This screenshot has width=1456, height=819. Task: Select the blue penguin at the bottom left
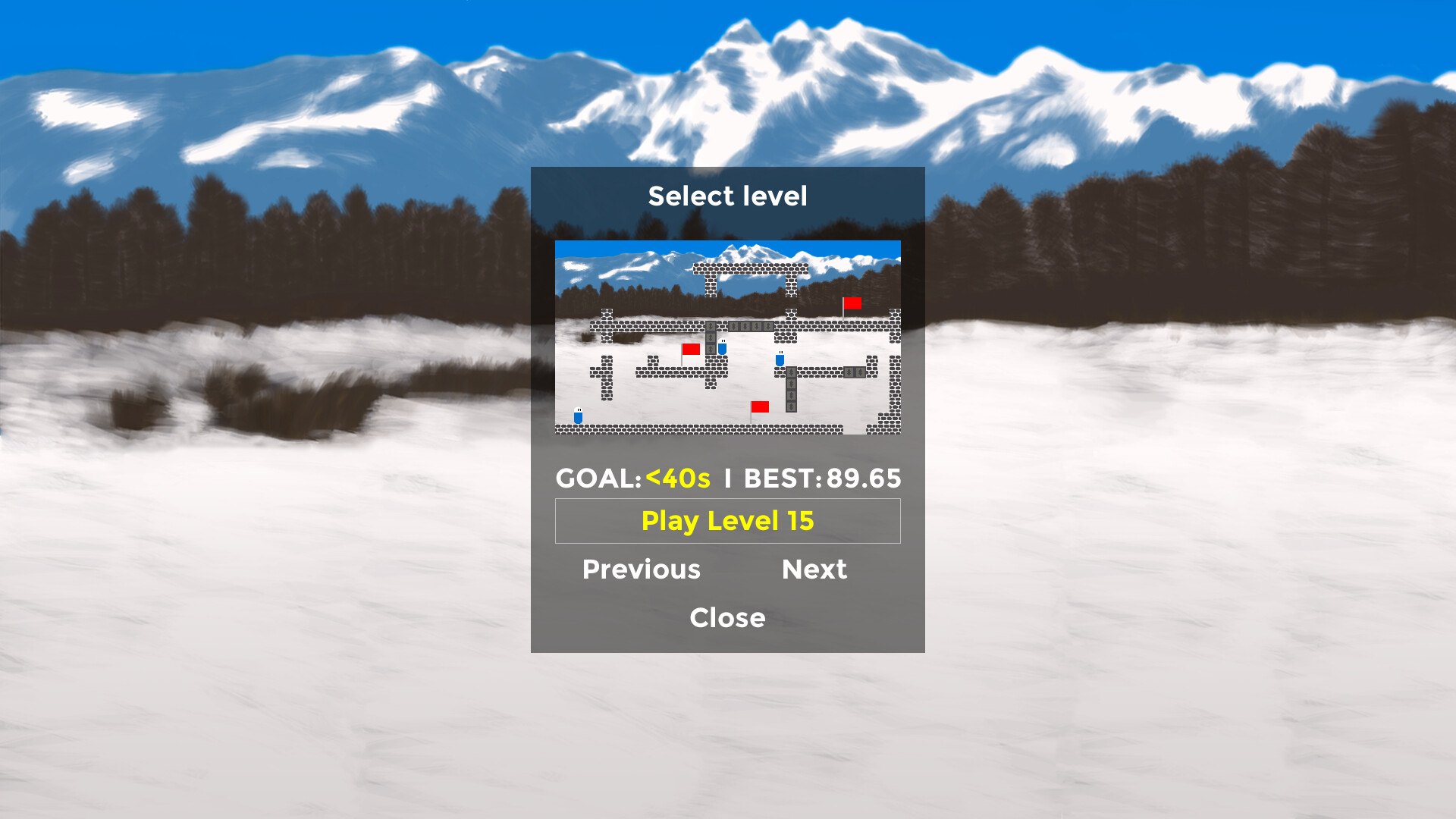coord(578,416)
